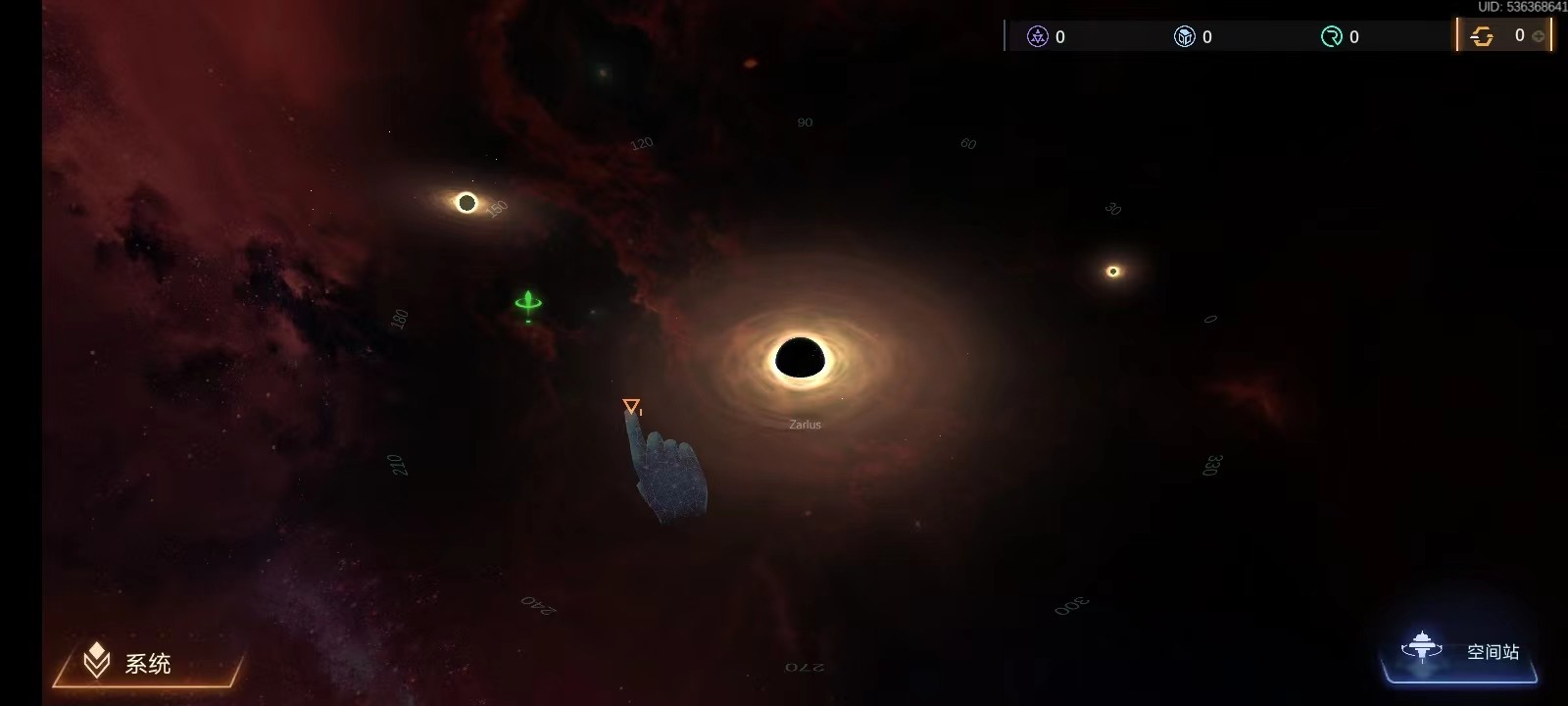Tap the plus button beside the orange currency
Viewport: 1568px width, 706px height.
click(1539, 36)
